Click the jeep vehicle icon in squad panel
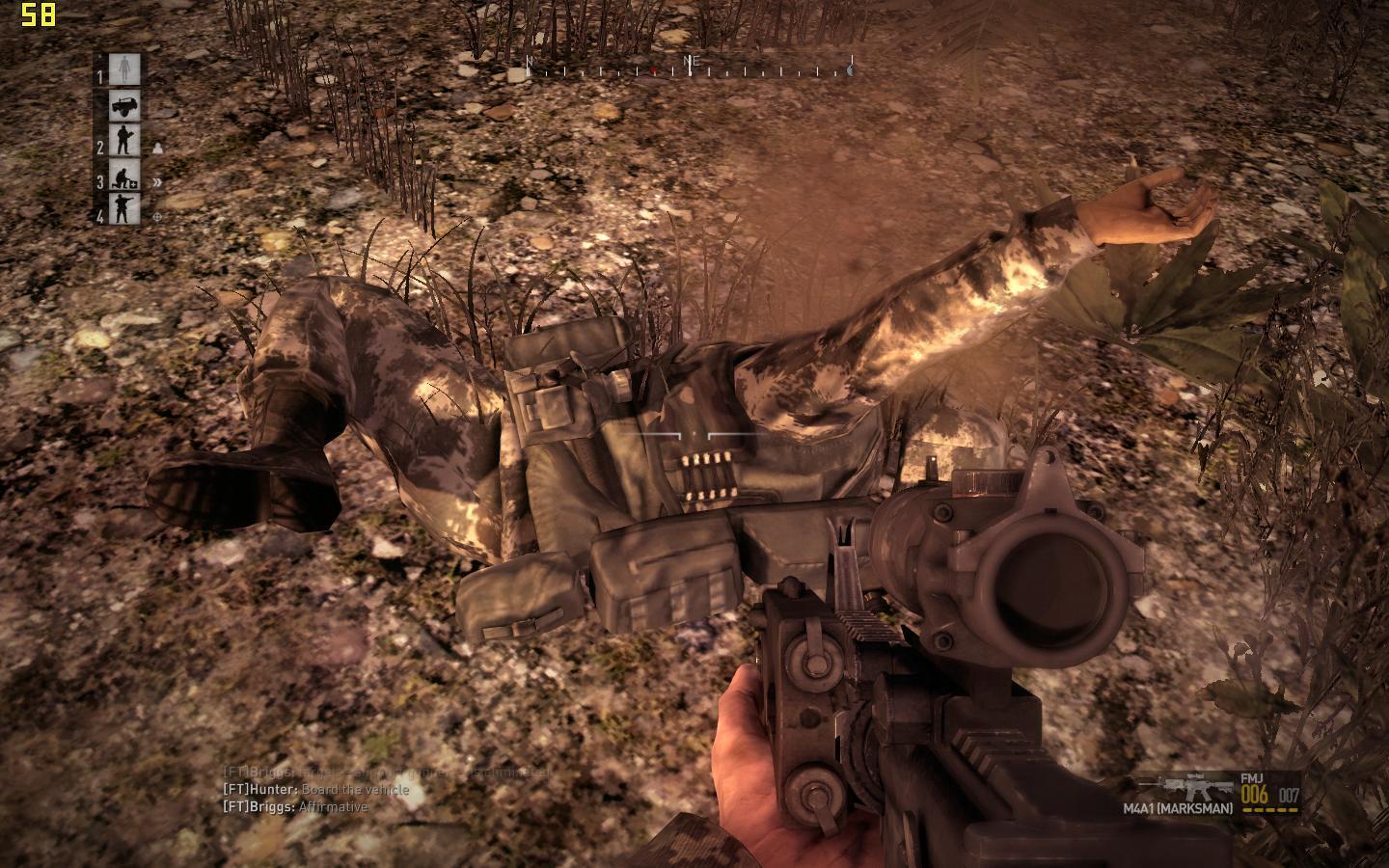 click(123, 106)
